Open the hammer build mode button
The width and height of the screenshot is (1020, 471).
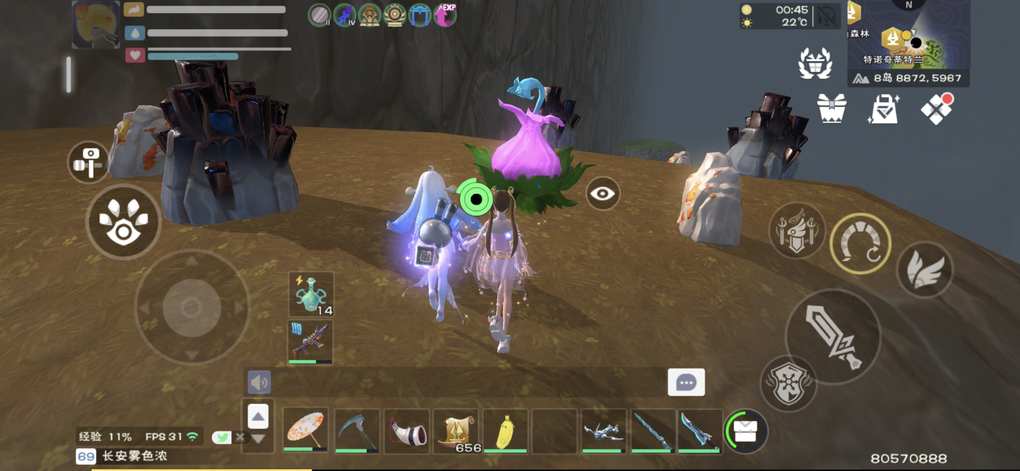click(x=88, y=161)
